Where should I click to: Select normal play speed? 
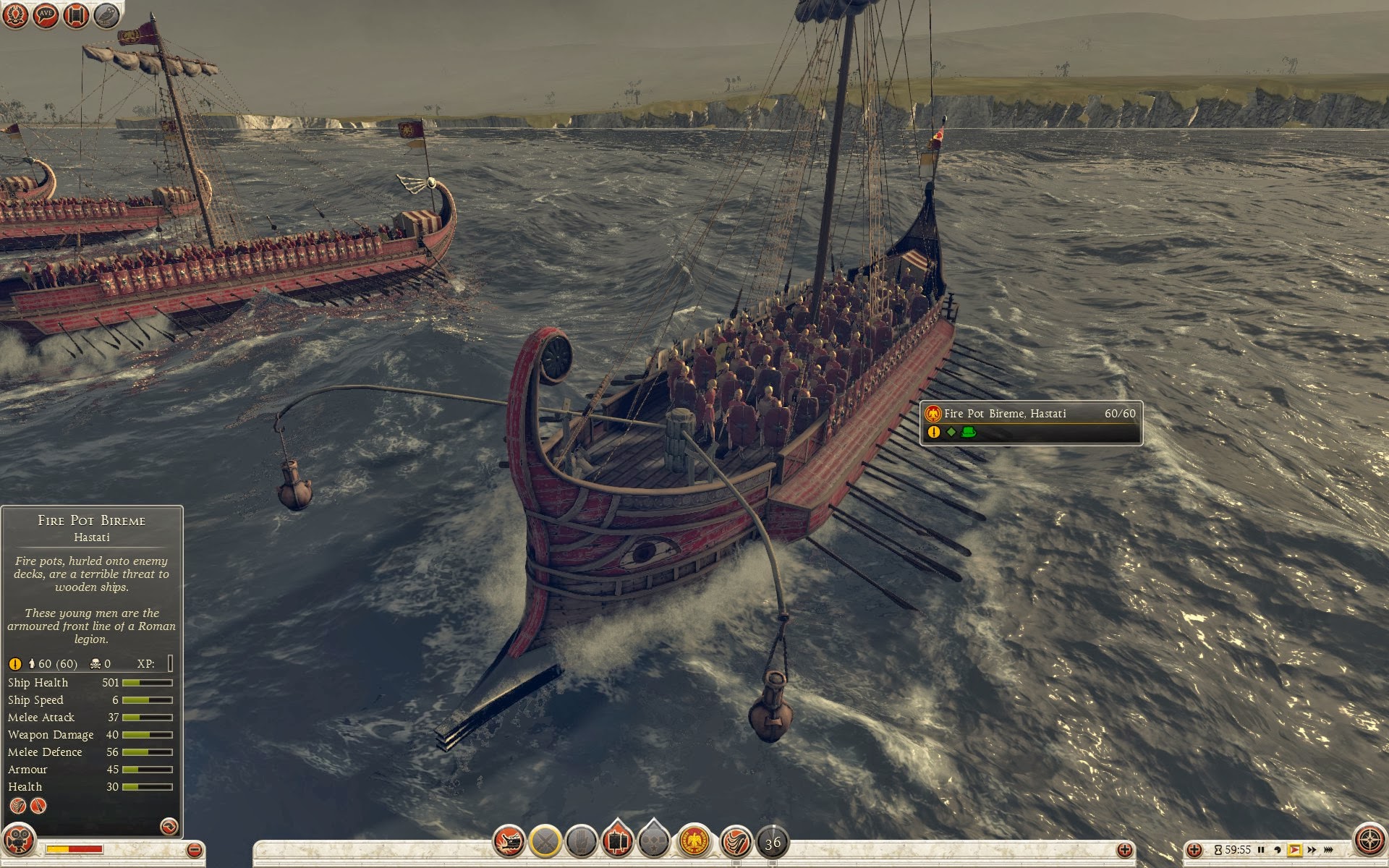(x=1295, y=850)
